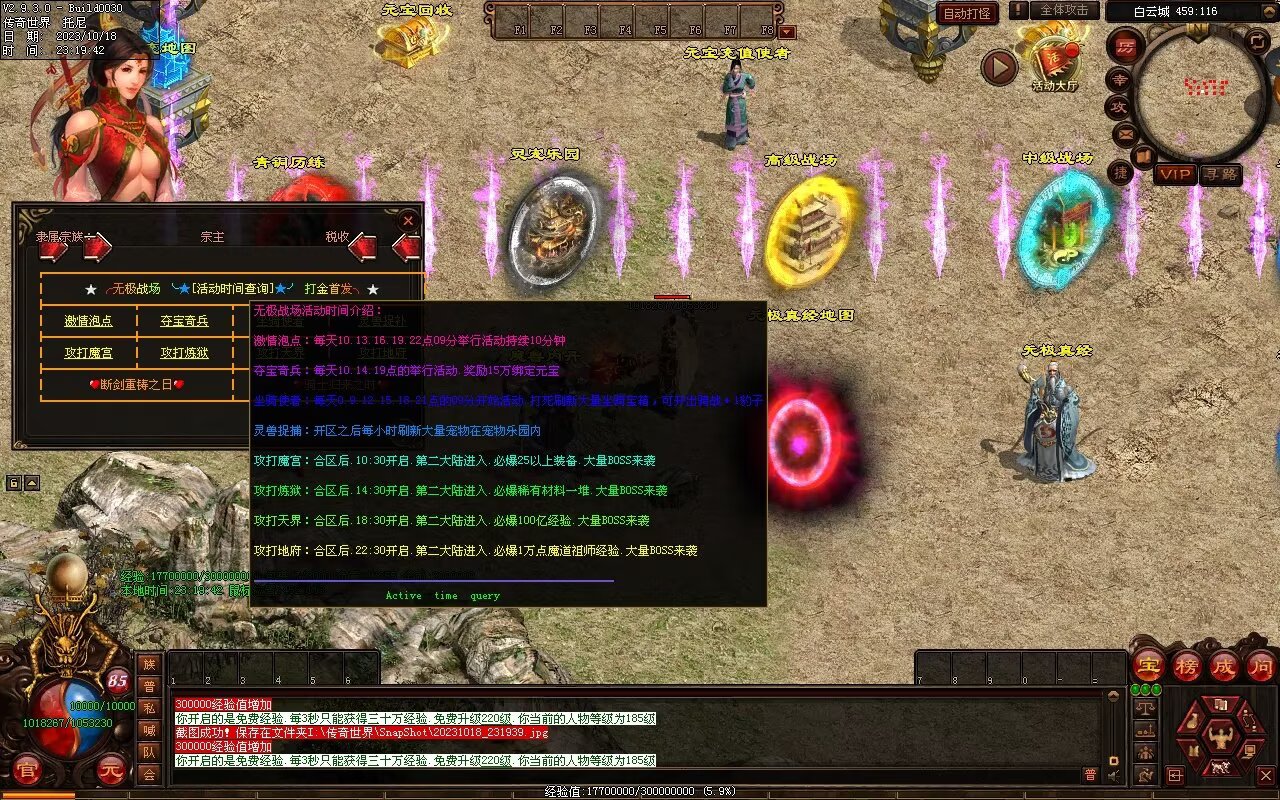
Task: Click the 断剑重铸之日 entry
Action: tap(137, 384)
